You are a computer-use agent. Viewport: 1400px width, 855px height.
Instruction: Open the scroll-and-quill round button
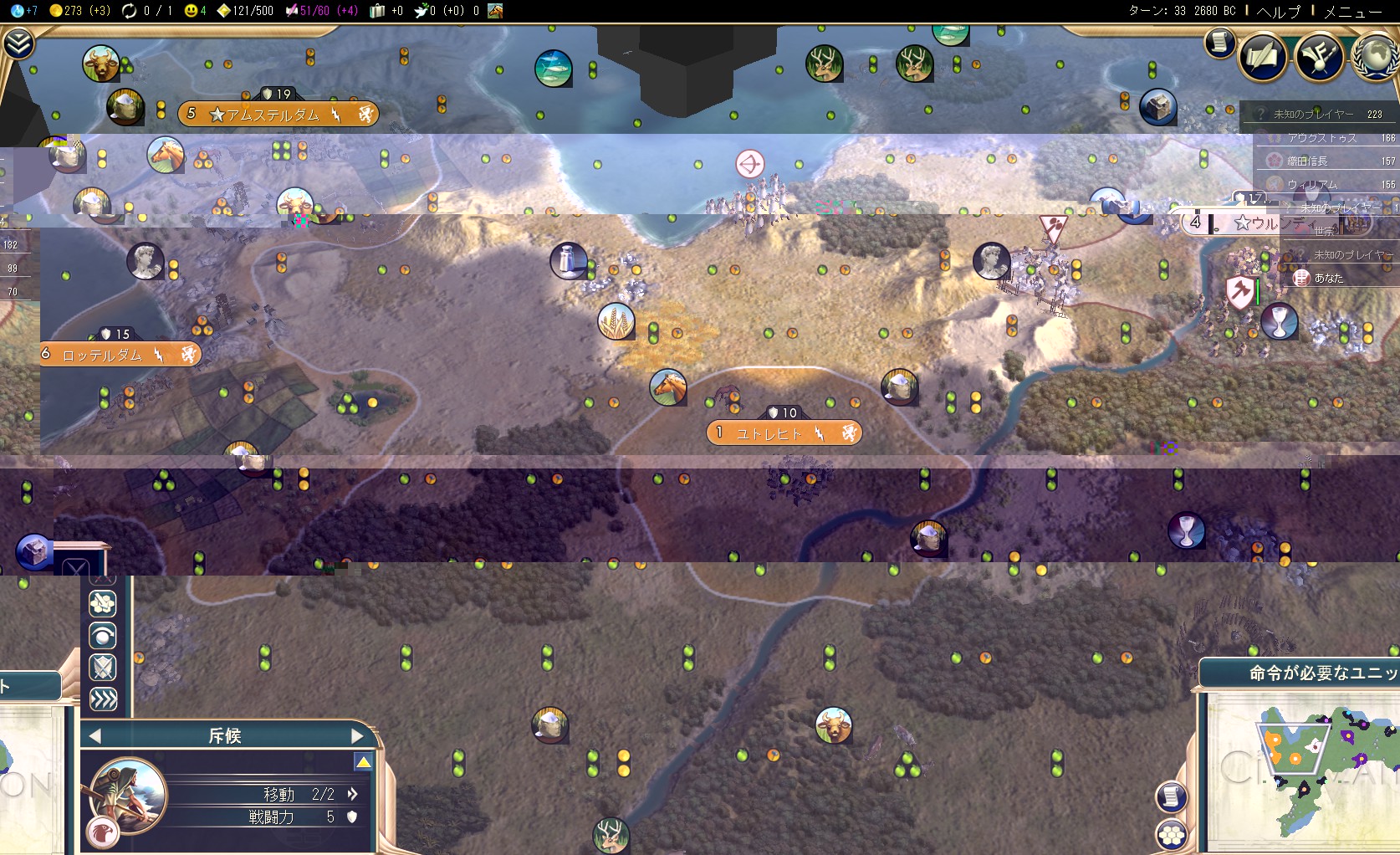1263,56
